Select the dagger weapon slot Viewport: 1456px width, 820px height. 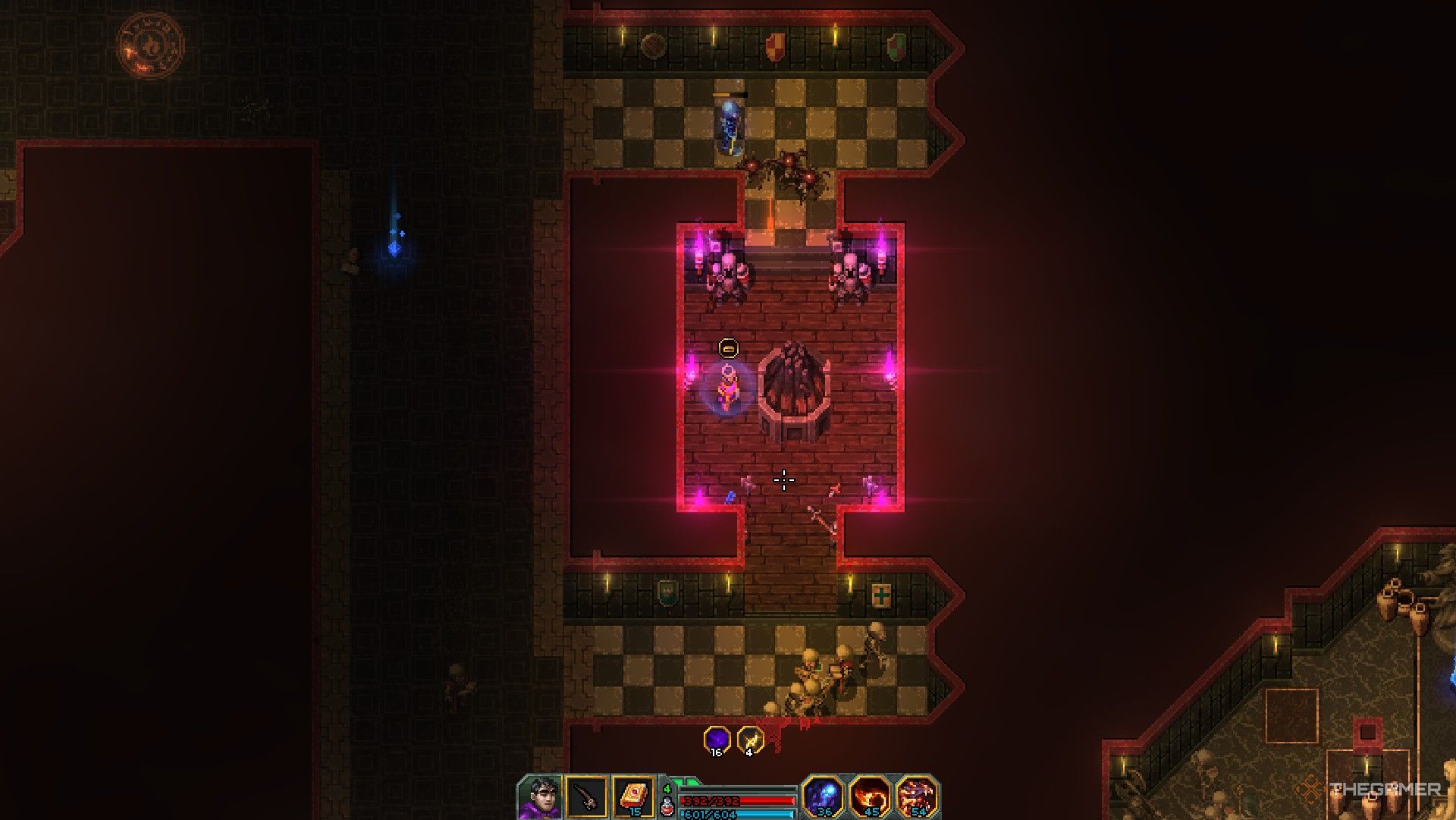[587, 797]
